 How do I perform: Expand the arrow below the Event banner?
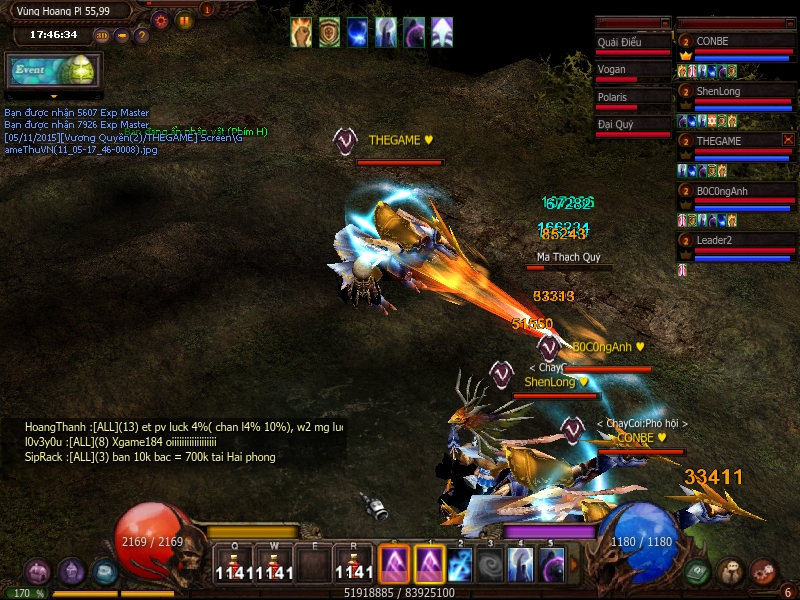[53, 96]
